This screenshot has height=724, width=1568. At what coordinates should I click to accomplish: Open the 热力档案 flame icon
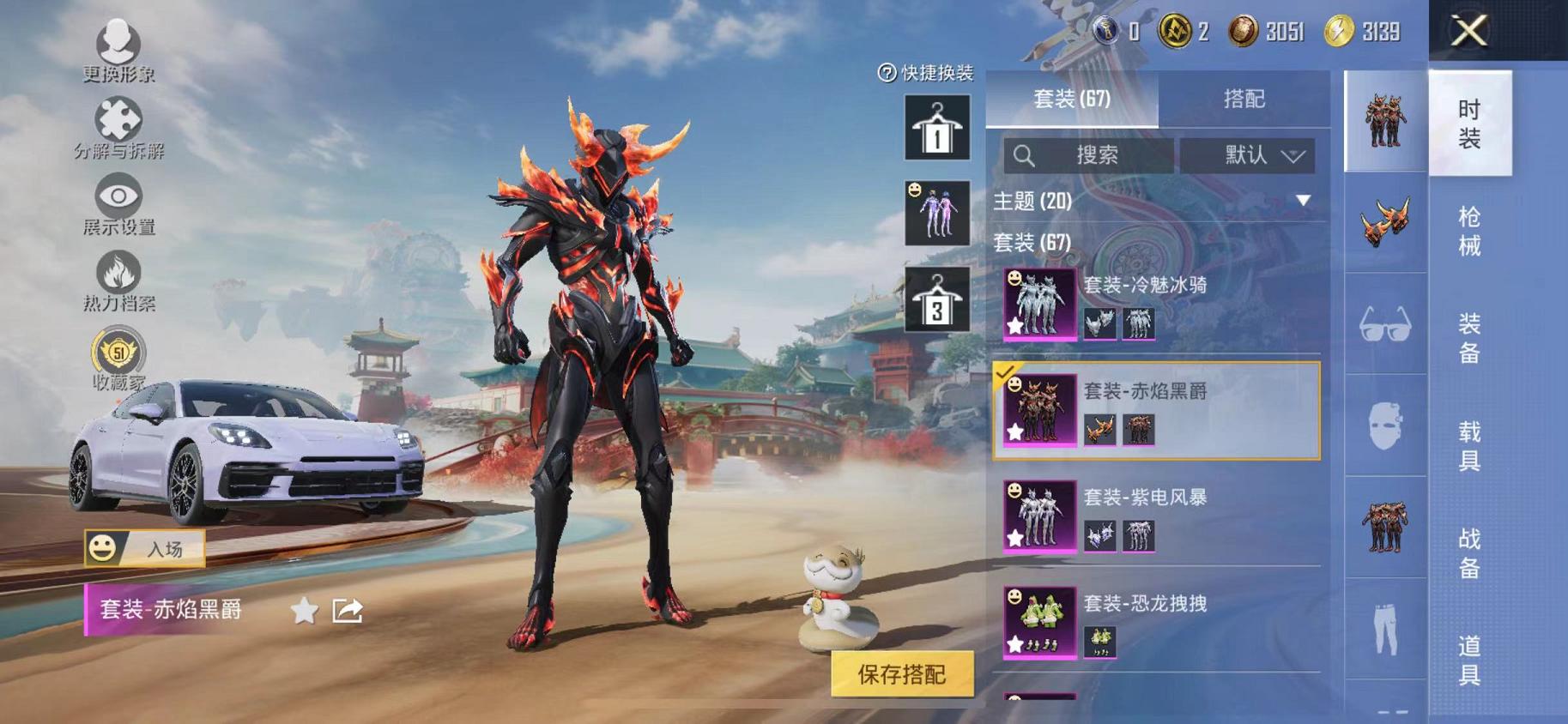[x=120, y=273]
